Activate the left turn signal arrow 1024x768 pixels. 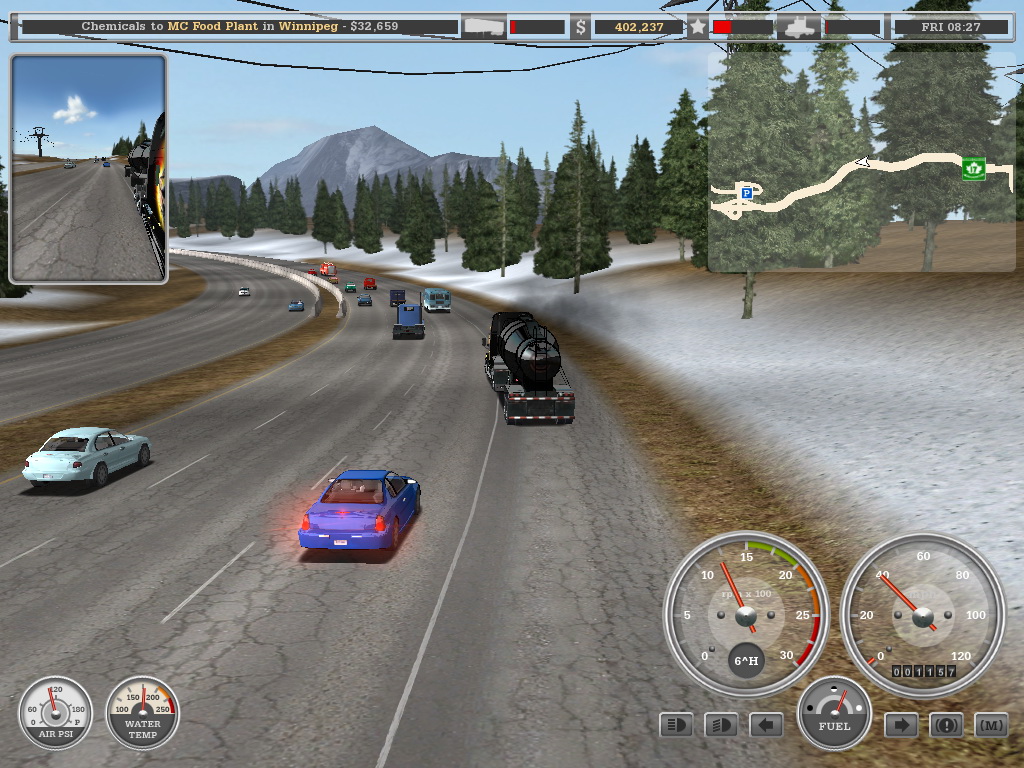click(766, 725)
